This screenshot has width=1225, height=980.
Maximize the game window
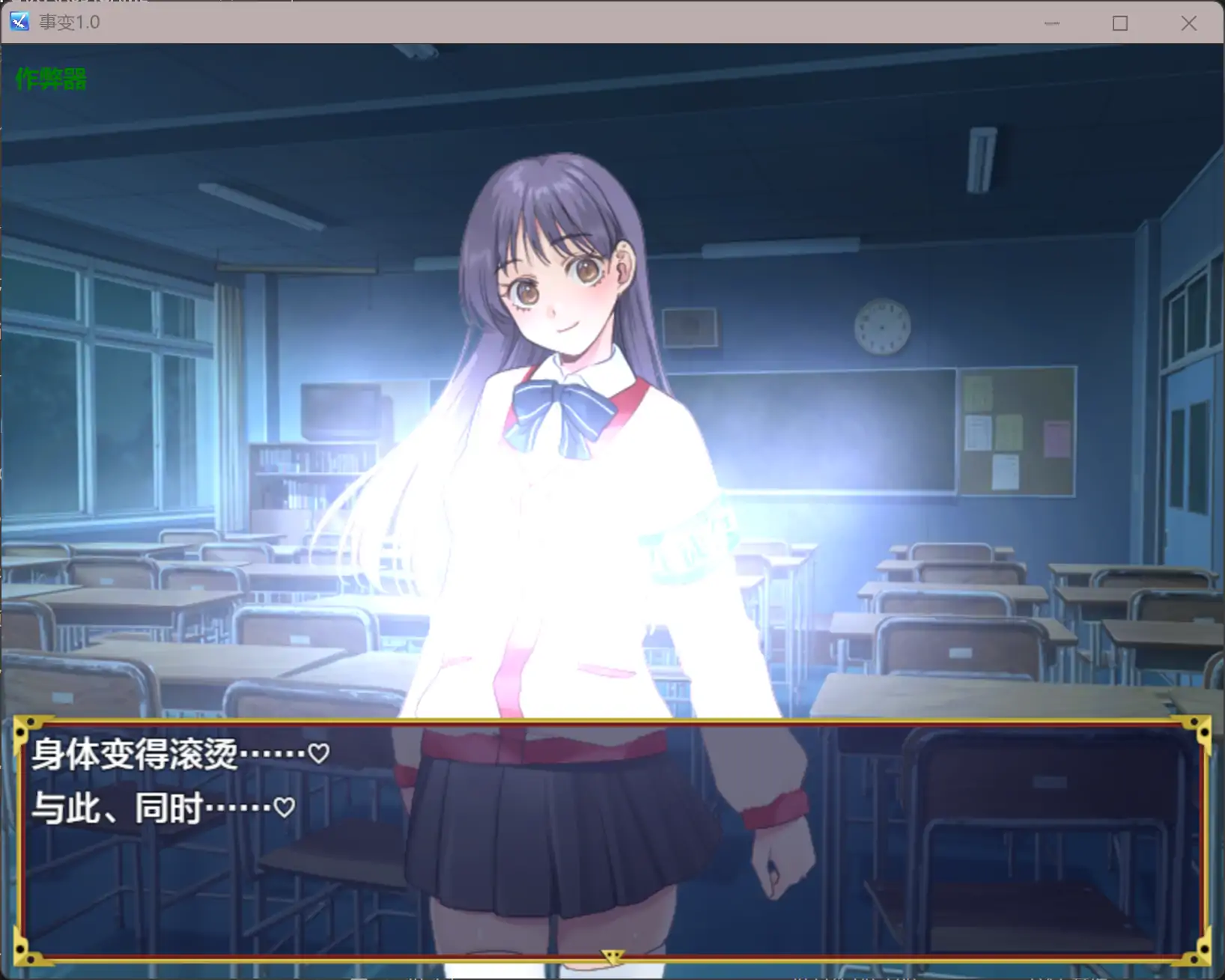click(1120, 22)
